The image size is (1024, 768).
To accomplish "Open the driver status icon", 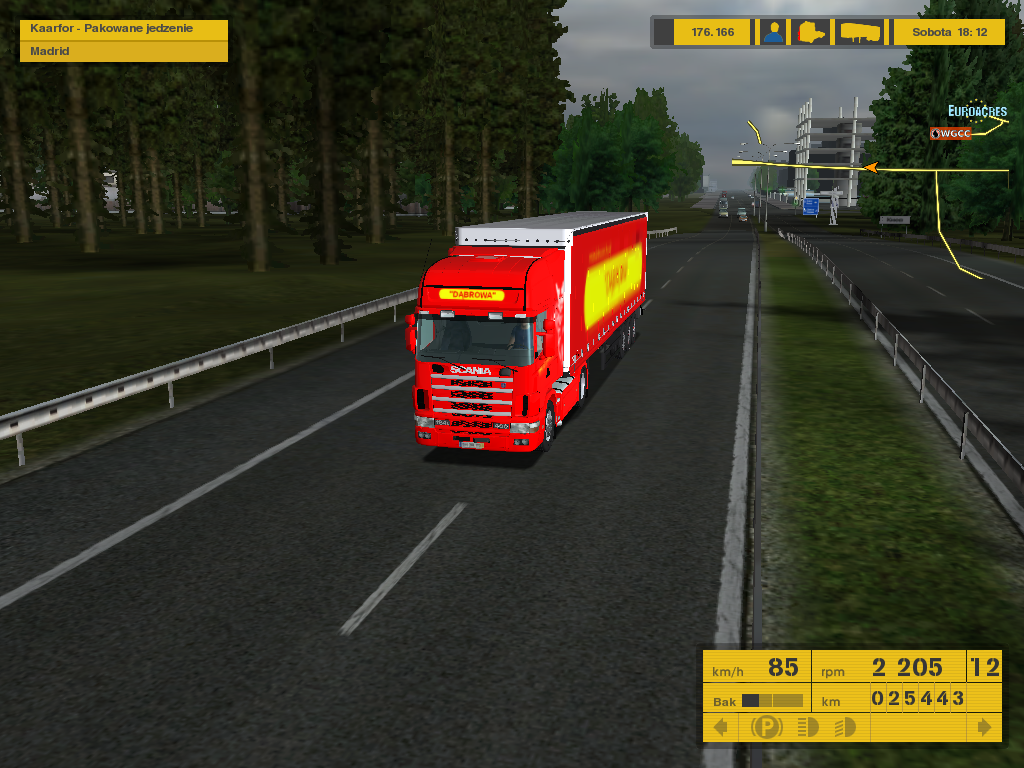I will (x=773, y=32).
